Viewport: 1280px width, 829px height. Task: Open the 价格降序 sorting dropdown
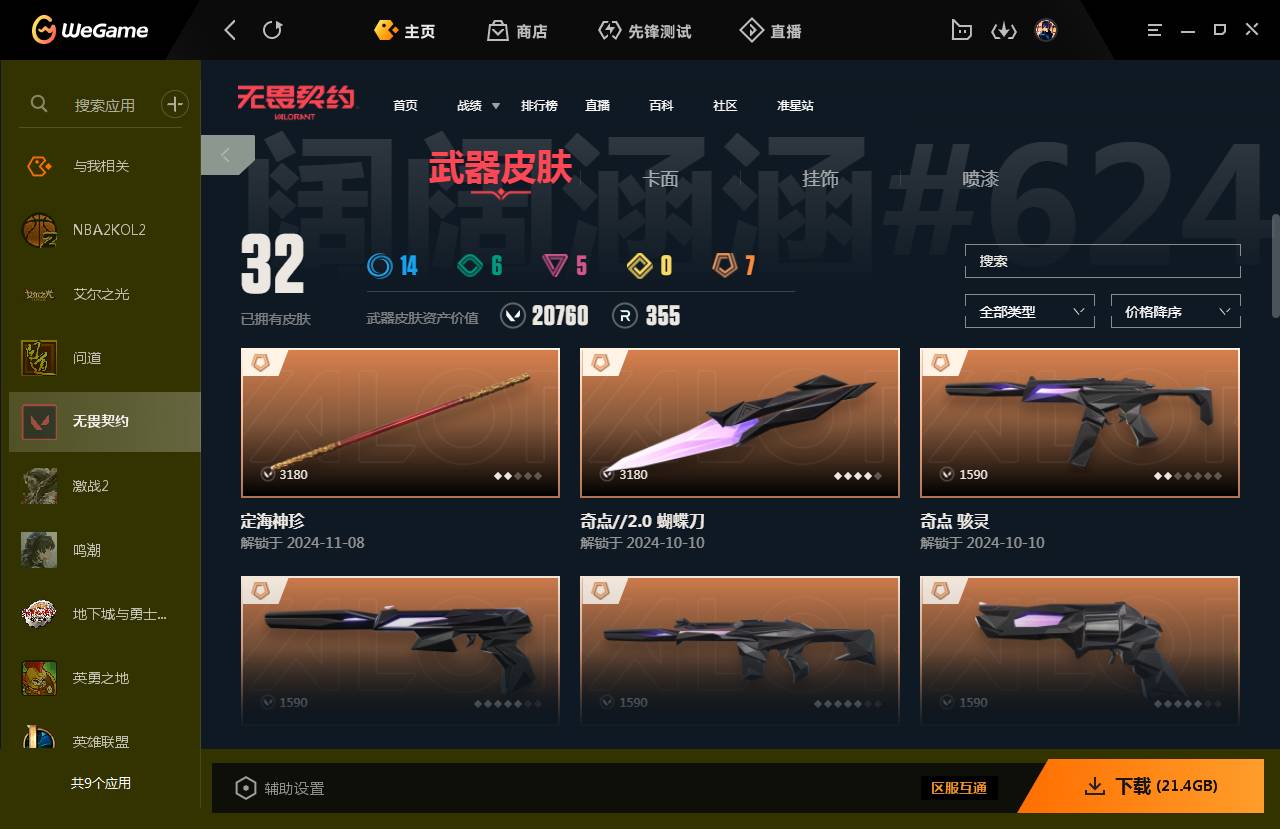[1175, 311]
